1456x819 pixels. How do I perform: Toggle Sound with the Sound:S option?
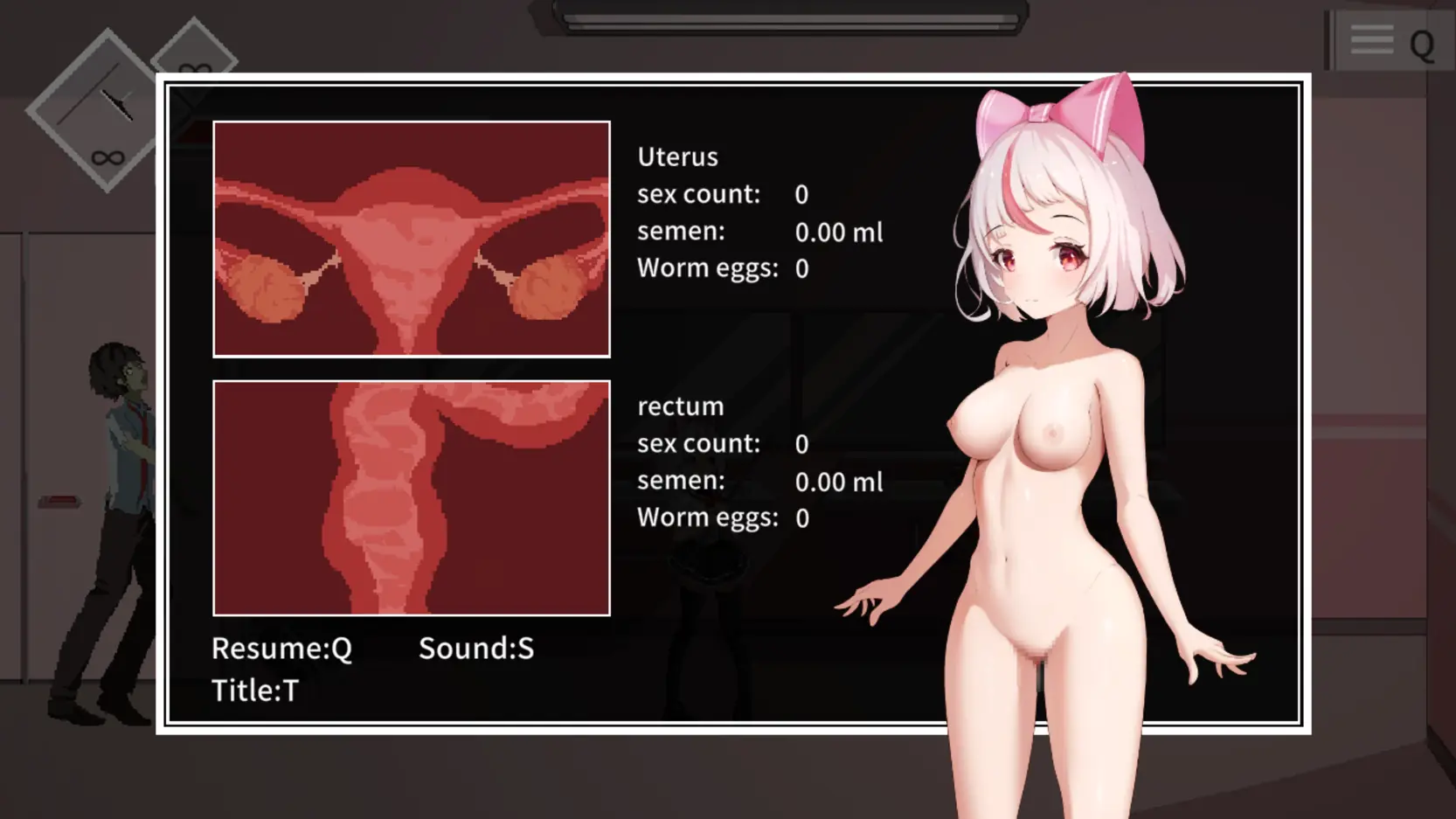(475, 649)
